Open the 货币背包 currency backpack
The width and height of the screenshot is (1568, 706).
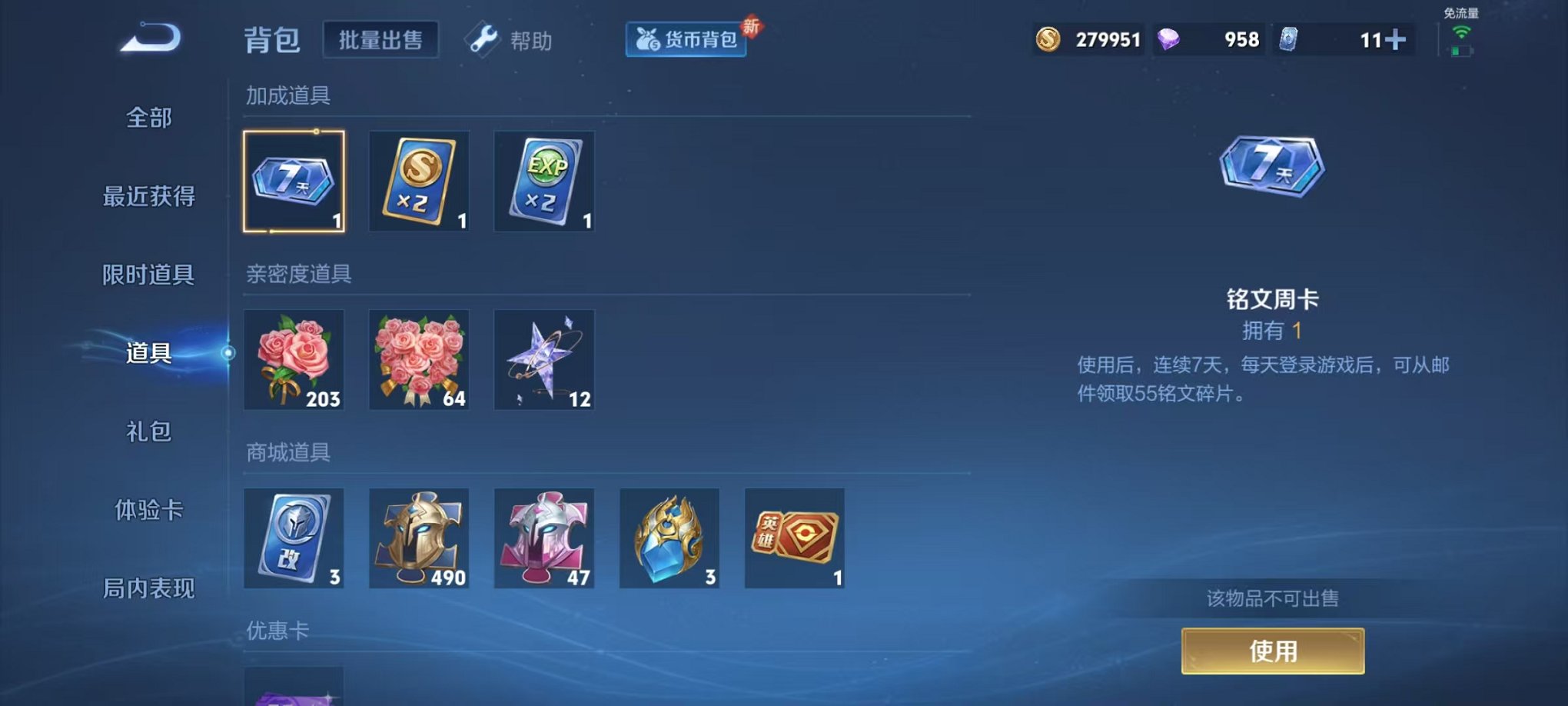coord(685,41)
